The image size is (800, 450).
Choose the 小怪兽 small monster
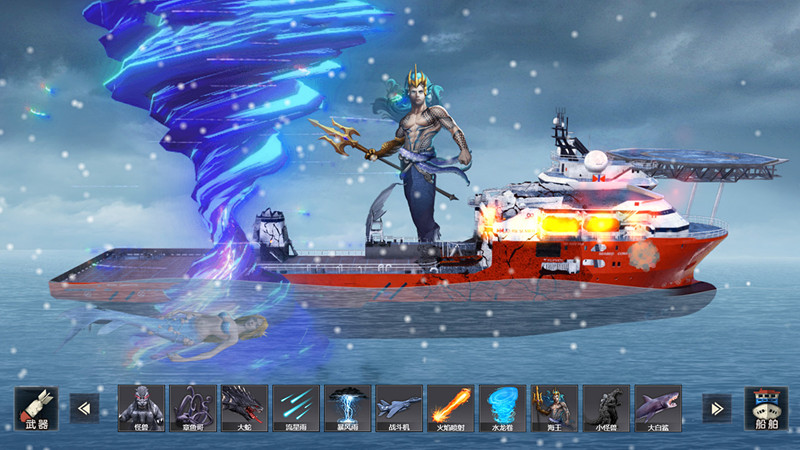(606, 408)
